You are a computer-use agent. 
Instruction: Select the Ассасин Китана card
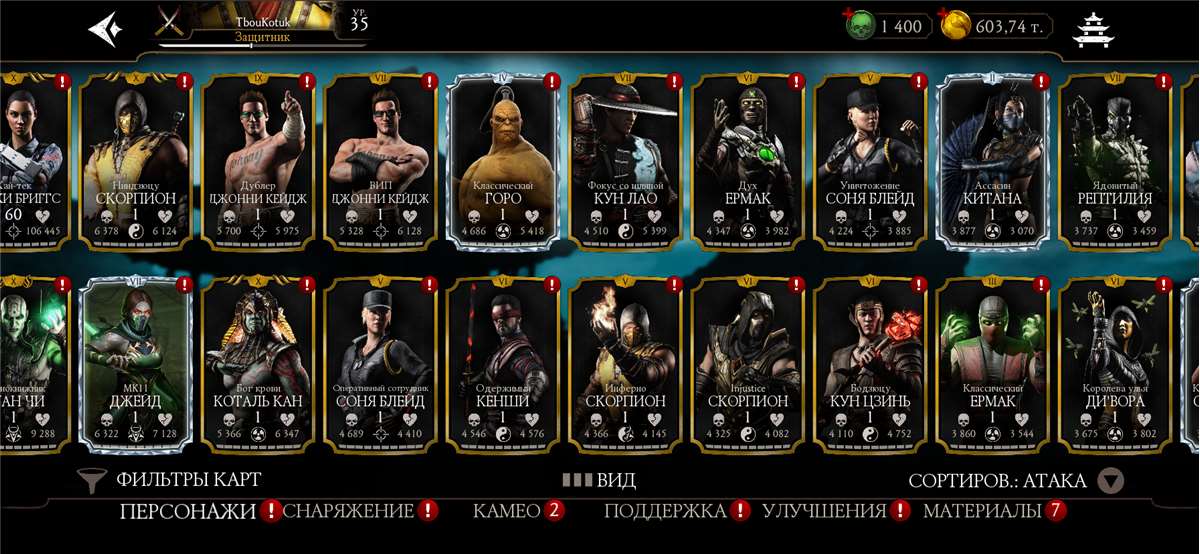click(991, 160)
